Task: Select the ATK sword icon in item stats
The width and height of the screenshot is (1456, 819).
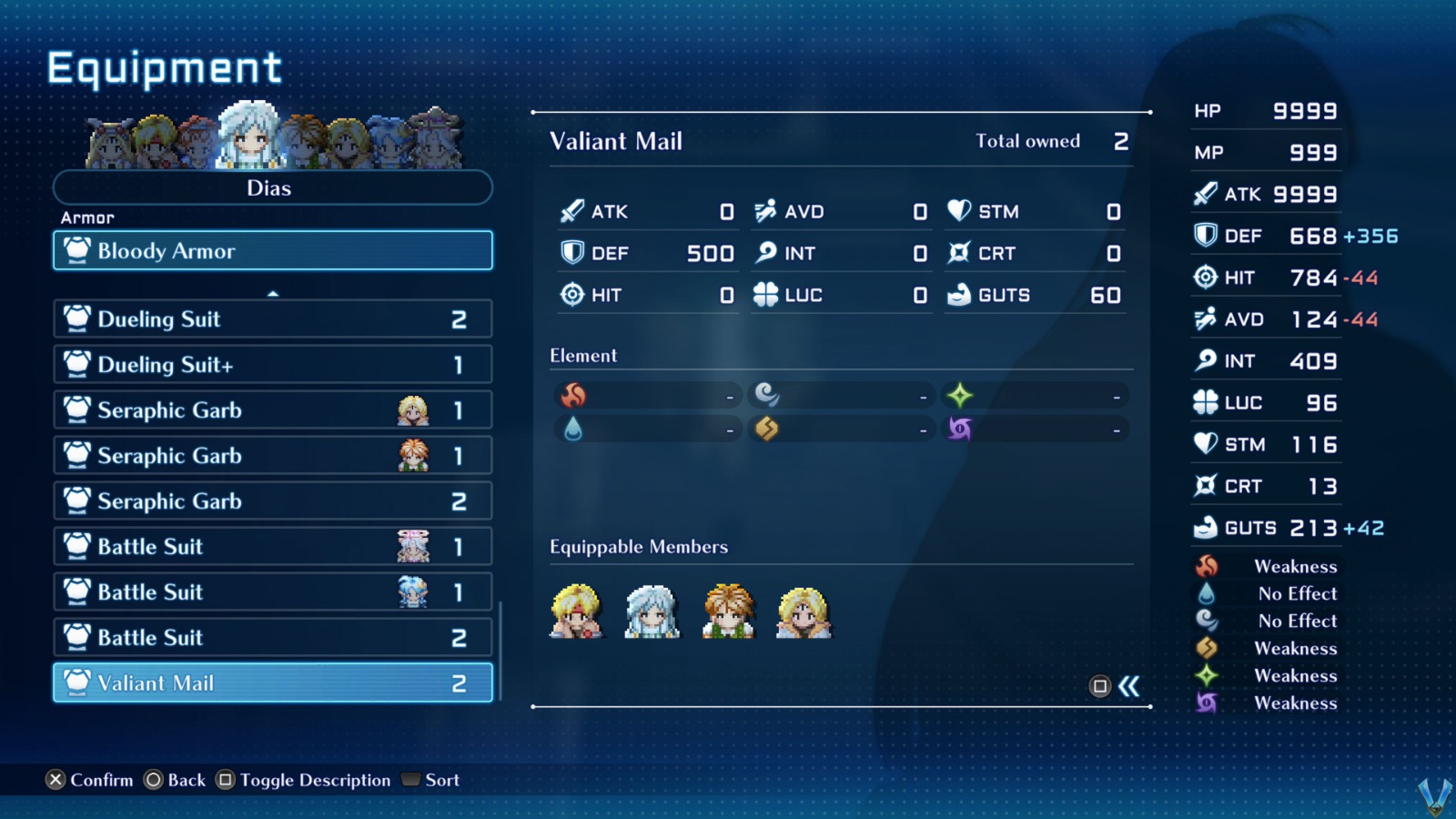Action: (x=571, y=211)
